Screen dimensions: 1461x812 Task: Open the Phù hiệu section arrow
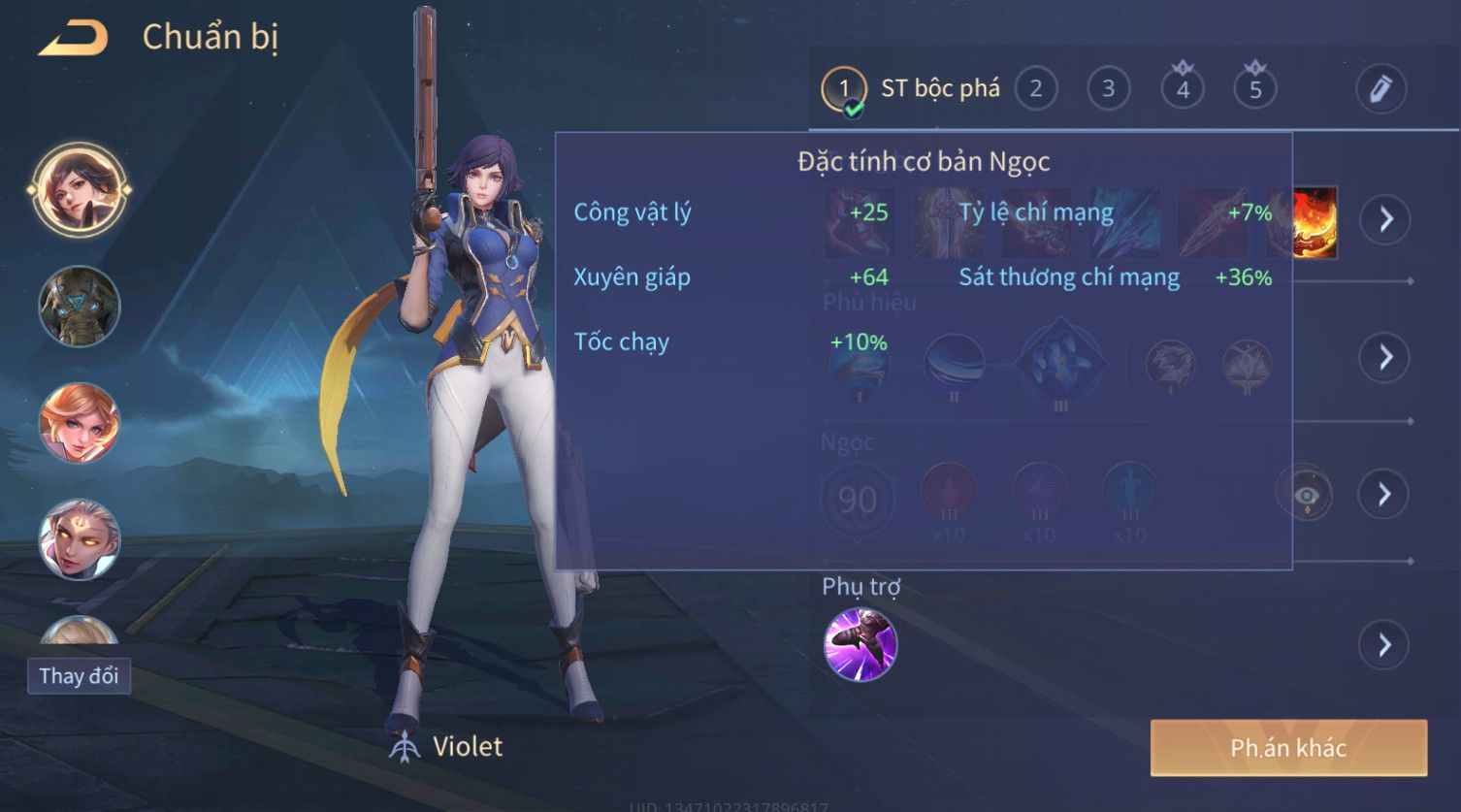coord(1384,357)
